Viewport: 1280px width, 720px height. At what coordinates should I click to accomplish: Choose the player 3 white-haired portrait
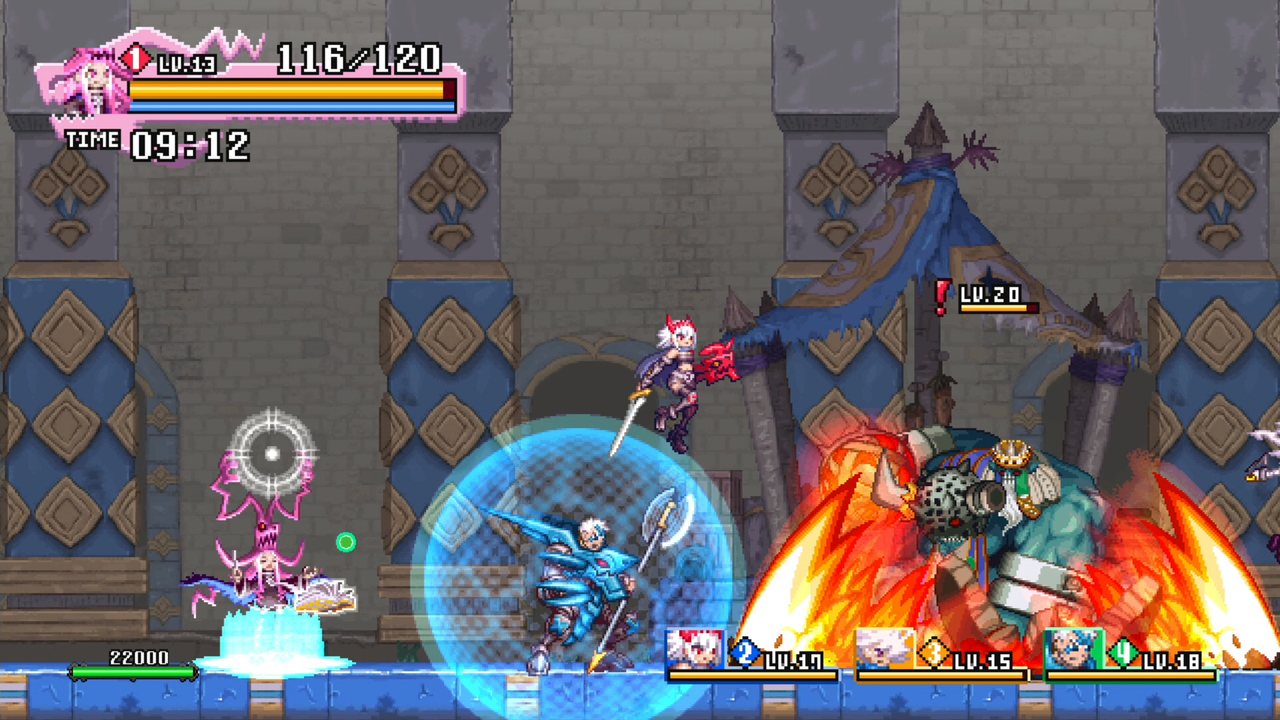tap(885, 649)
